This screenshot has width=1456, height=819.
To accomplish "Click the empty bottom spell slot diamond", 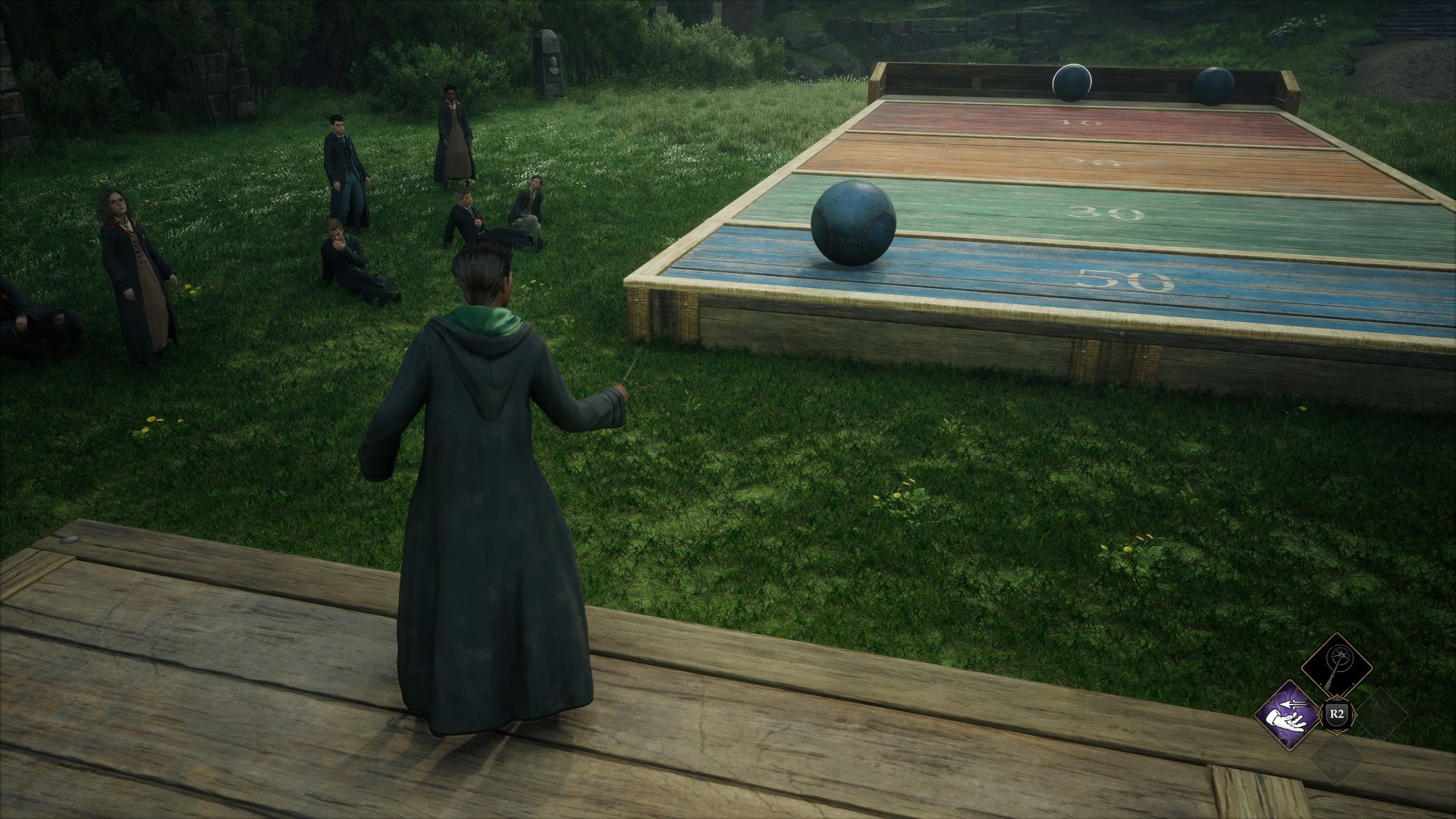I will [x=1336, y=761].
